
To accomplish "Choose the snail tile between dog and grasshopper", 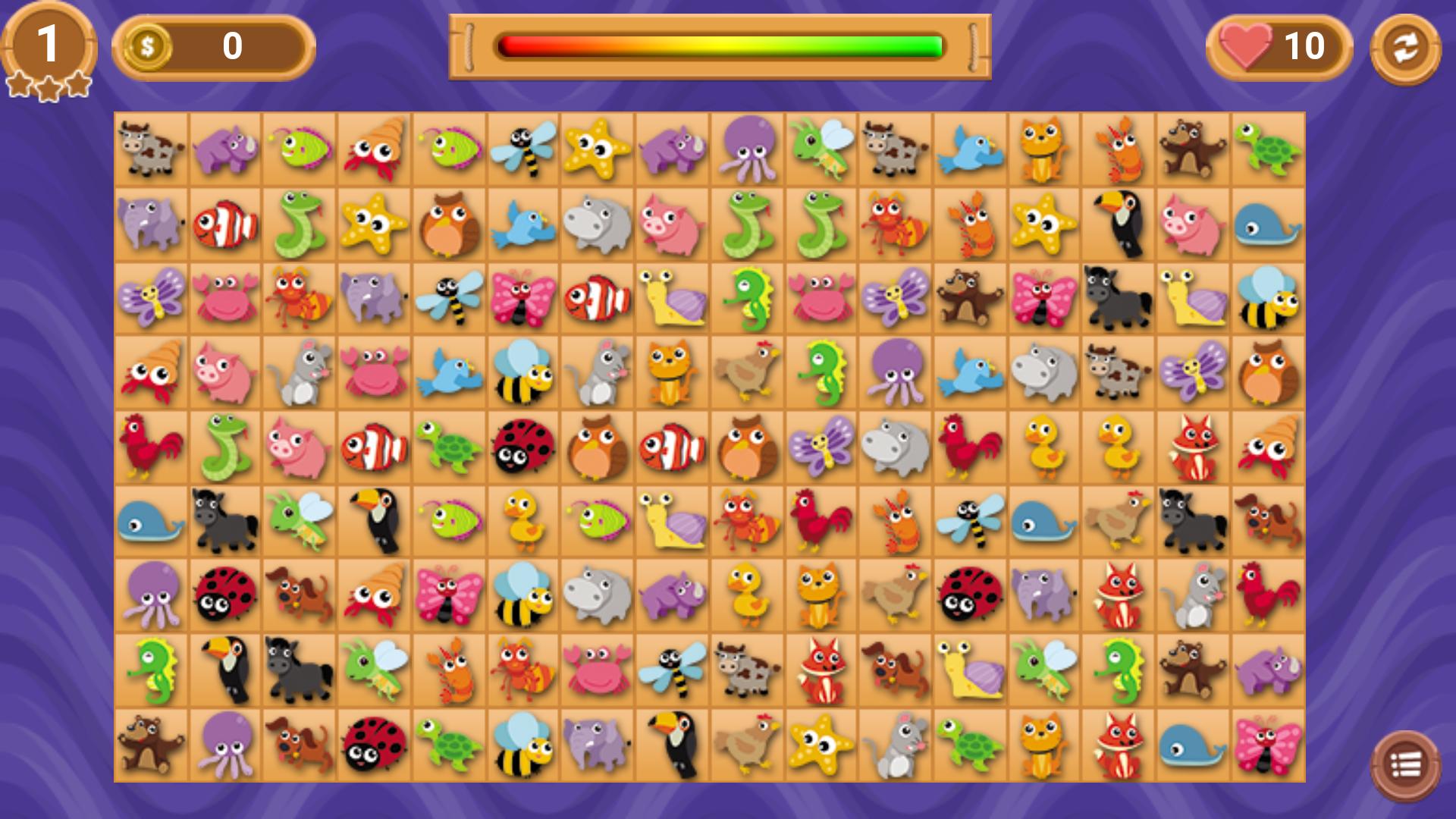I will [x=970, y=670].
